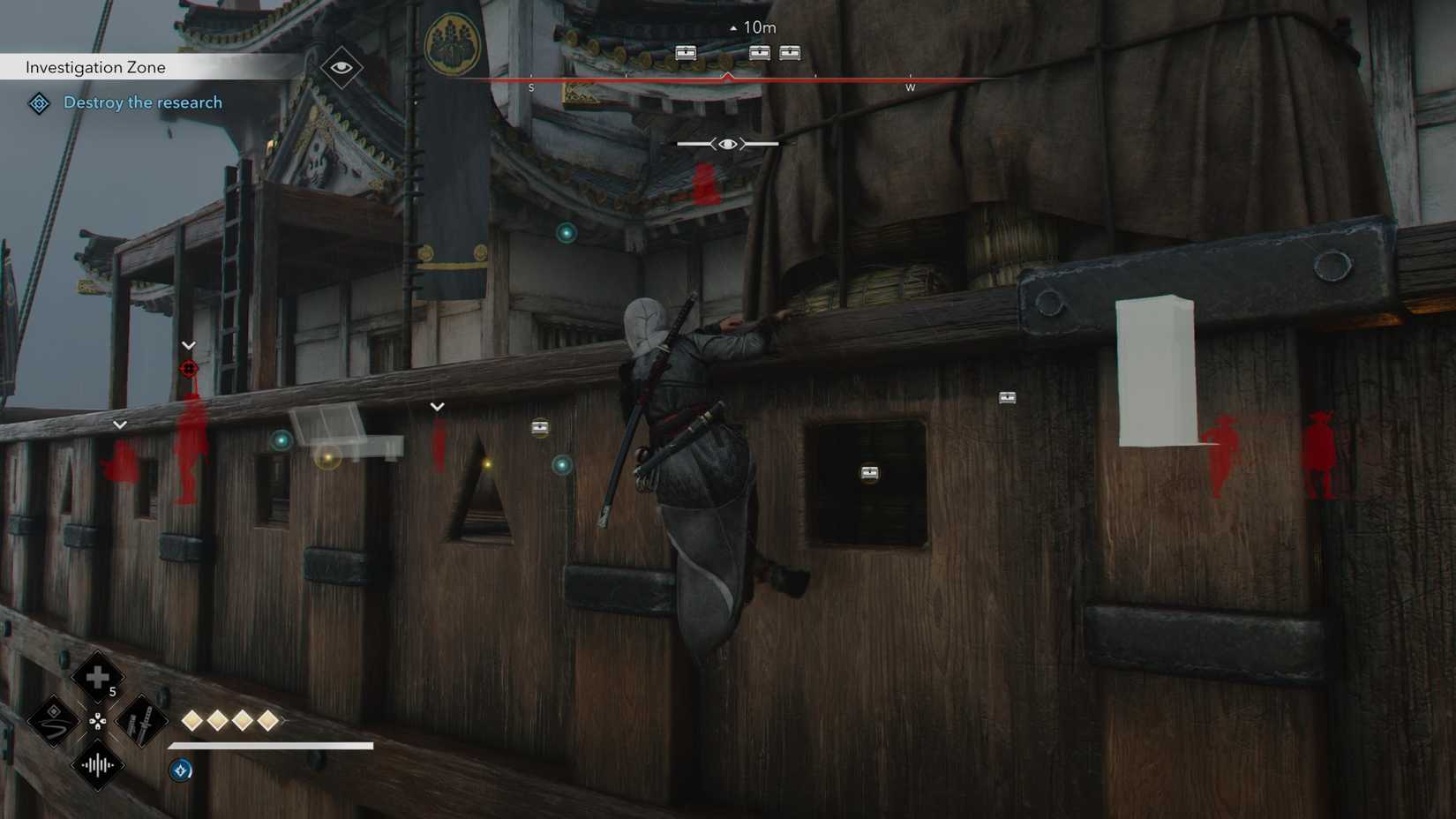Click the rightmost chest icon on the compass

pyautogui.click(x=790, y=52)
